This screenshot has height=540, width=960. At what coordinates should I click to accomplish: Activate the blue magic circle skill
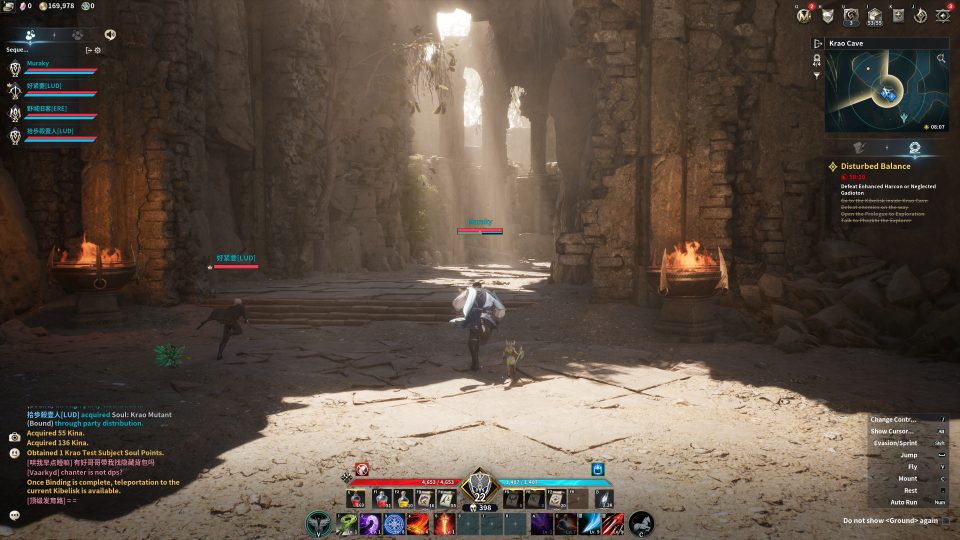click(x=394, y=523)
